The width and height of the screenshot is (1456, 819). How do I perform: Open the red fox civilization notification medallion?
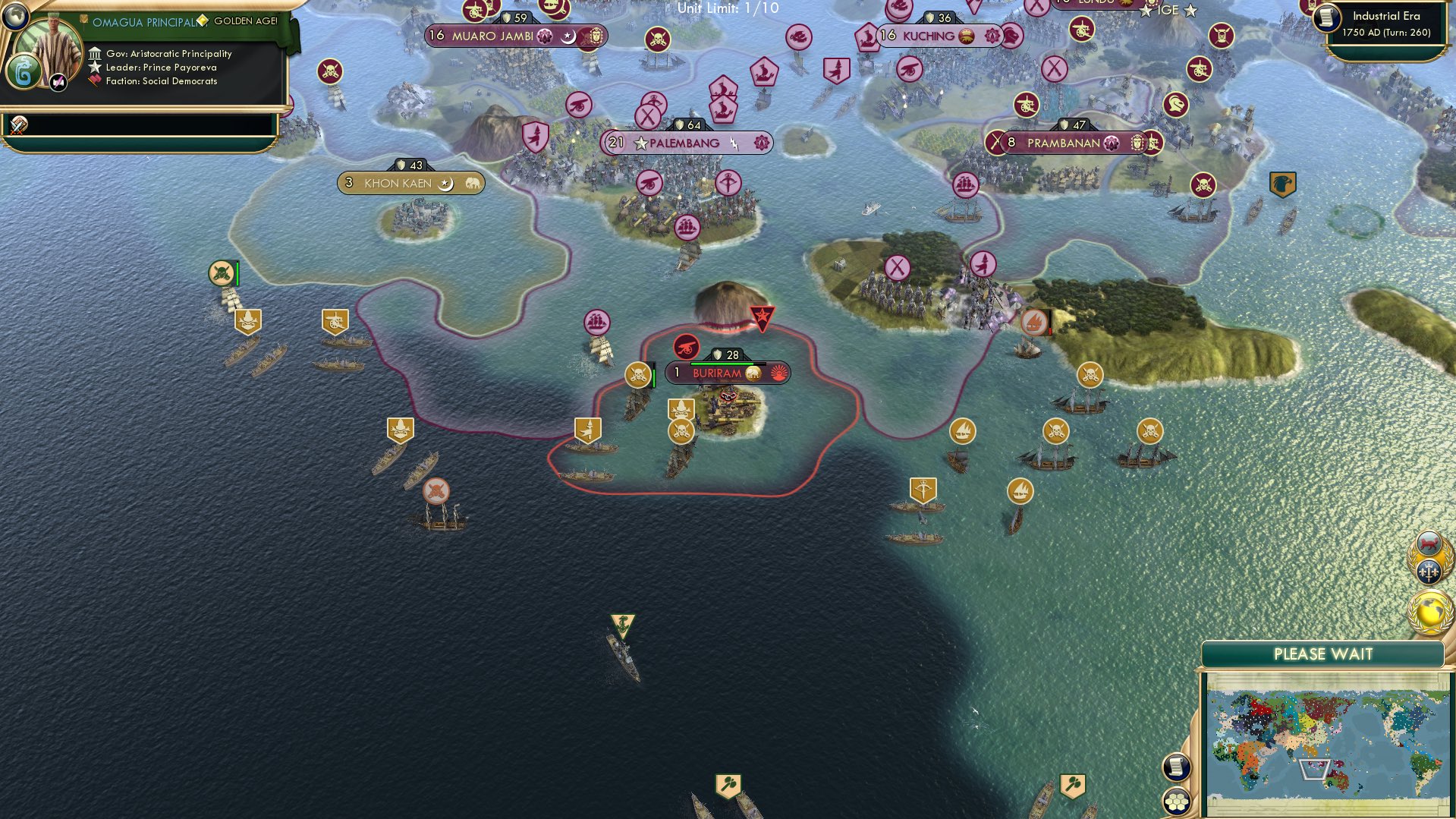coord(1429,542)
